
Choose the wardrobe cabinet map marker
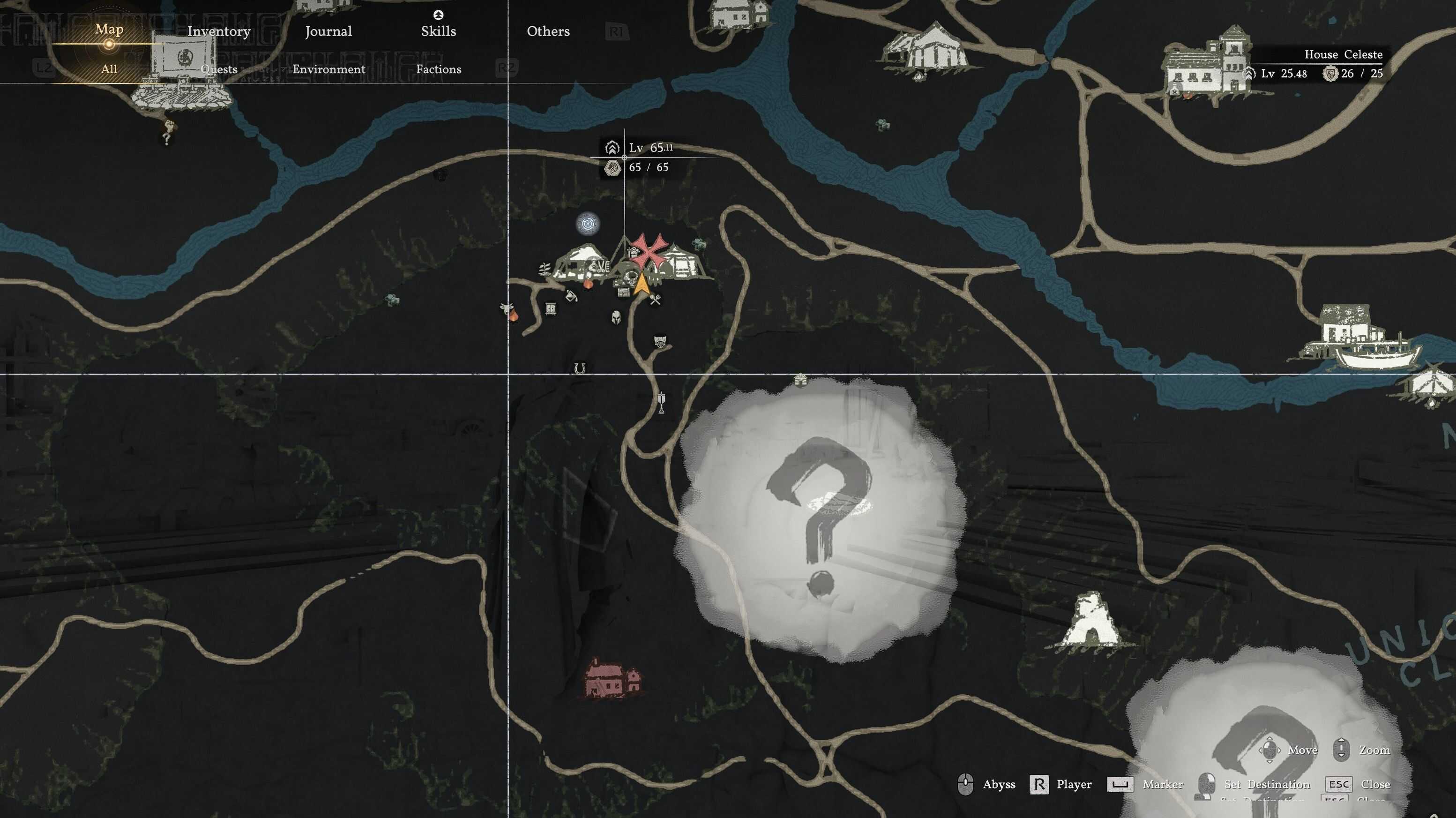click(x=551, y=308)
